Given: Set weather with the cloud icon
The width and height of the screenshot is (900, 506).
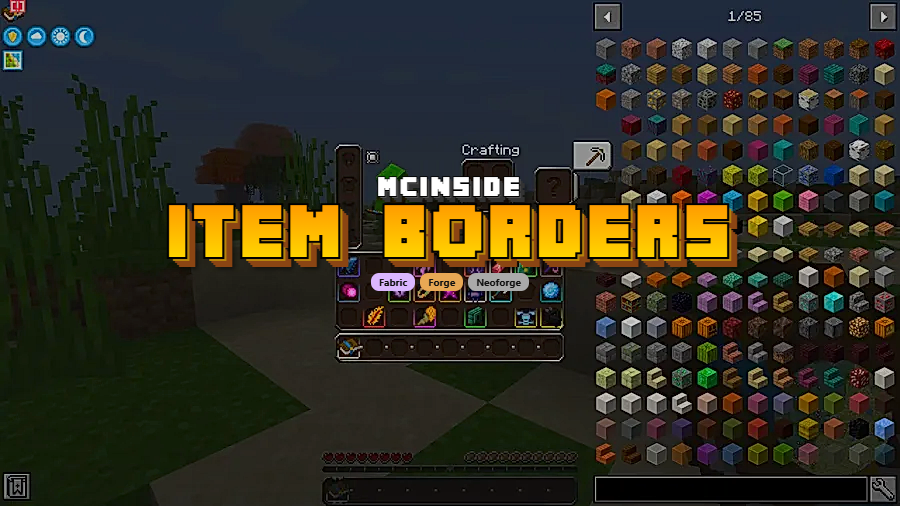Looking at the screenshot, I should 37,37.
